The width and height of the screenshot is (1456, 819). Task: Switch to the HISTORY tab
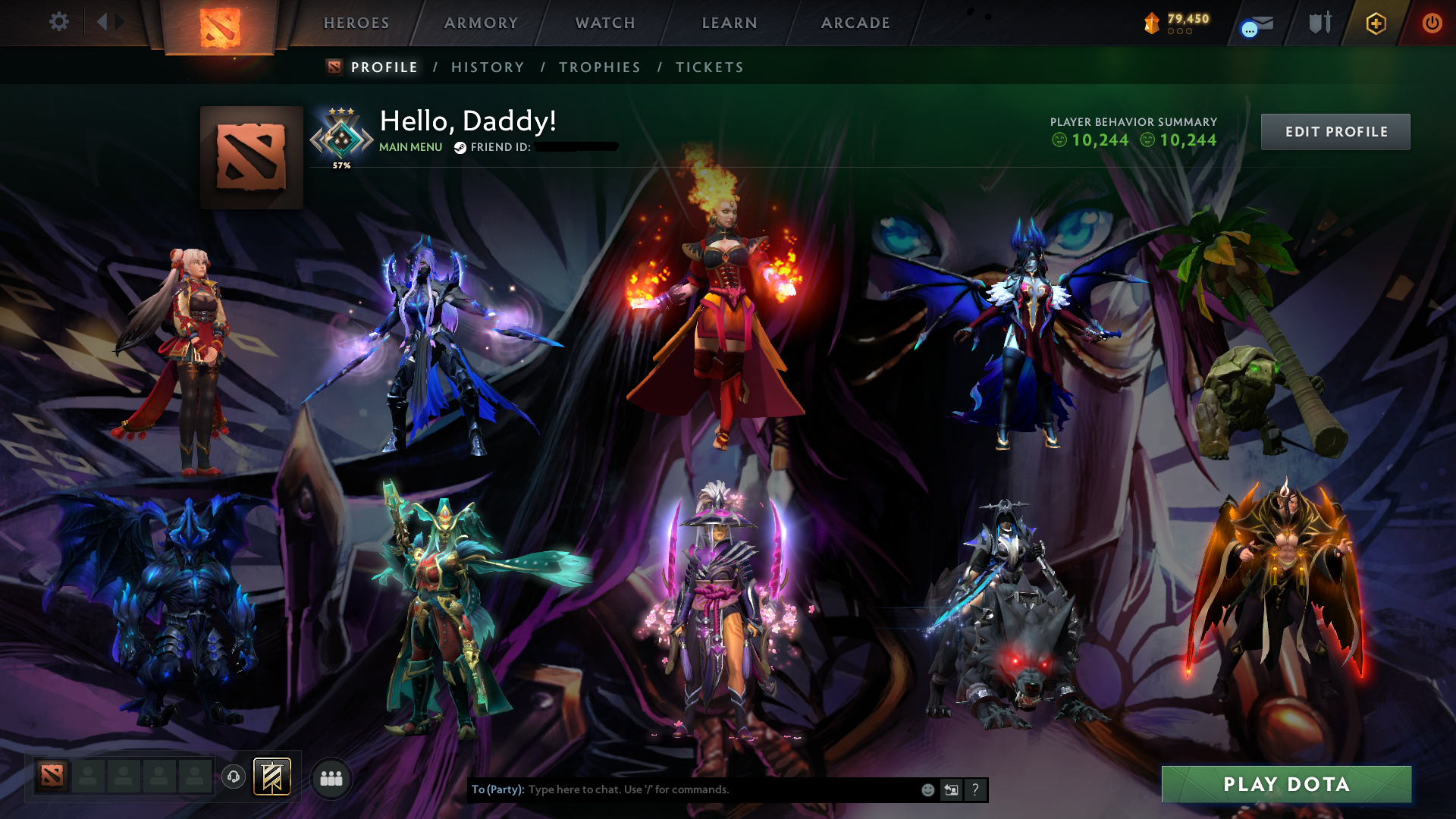coord(487,67)
